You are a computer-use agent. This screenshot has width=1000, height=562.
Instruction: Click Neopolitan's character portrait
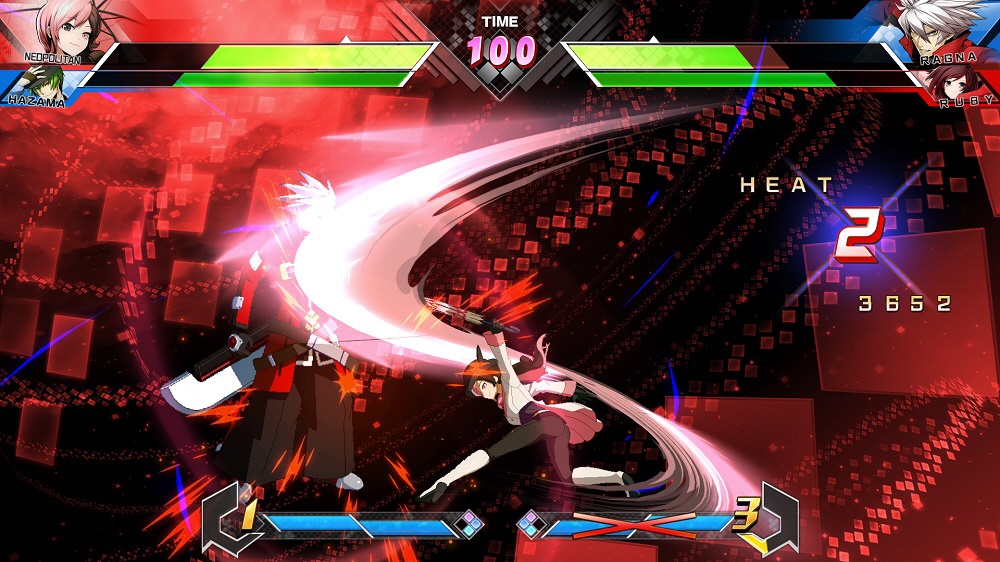70,28
